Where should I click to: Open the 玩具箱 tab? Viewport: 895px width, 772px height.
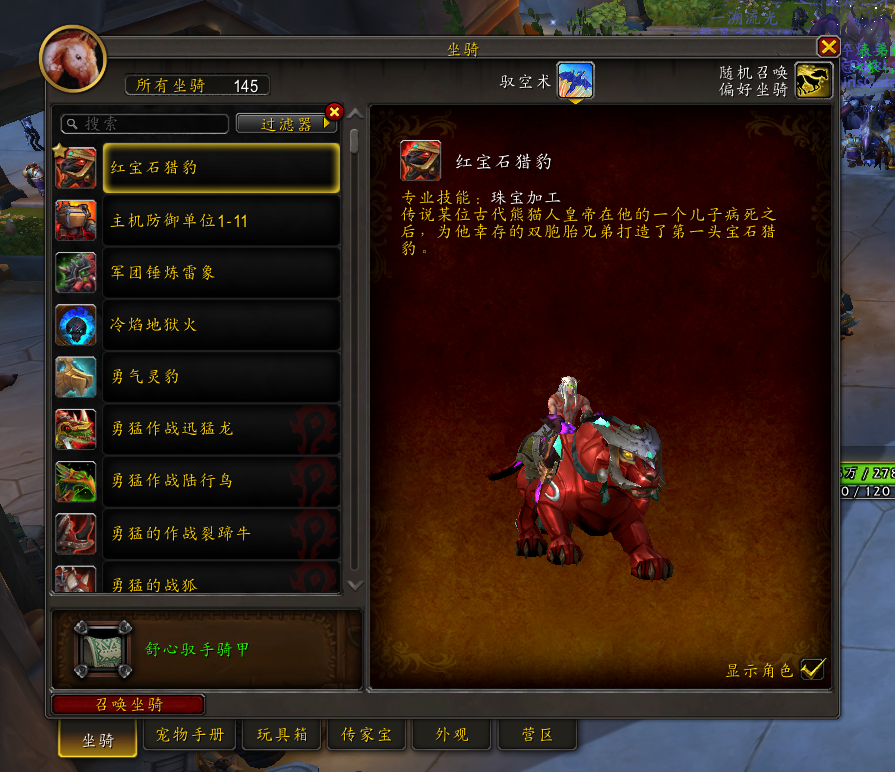[x=281, y=736]
